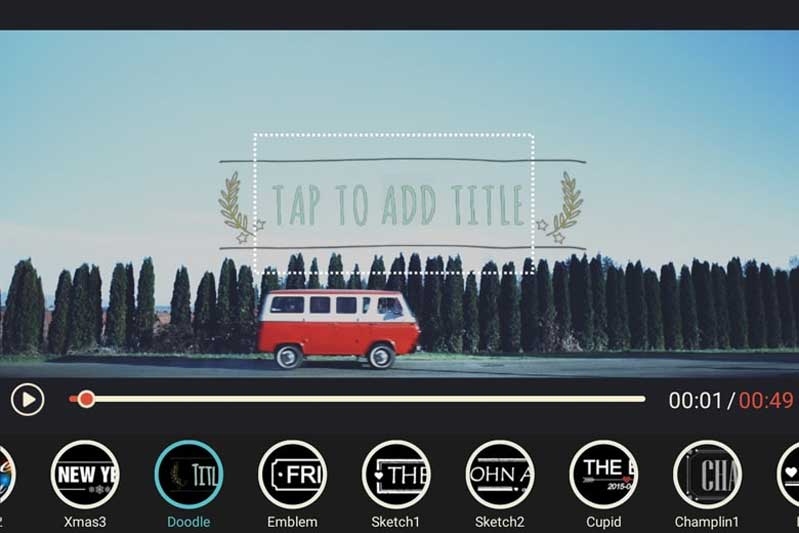Select the Xmas3 title style
The height and width of the screenshot is (533, 799).
tap(85, 474)
